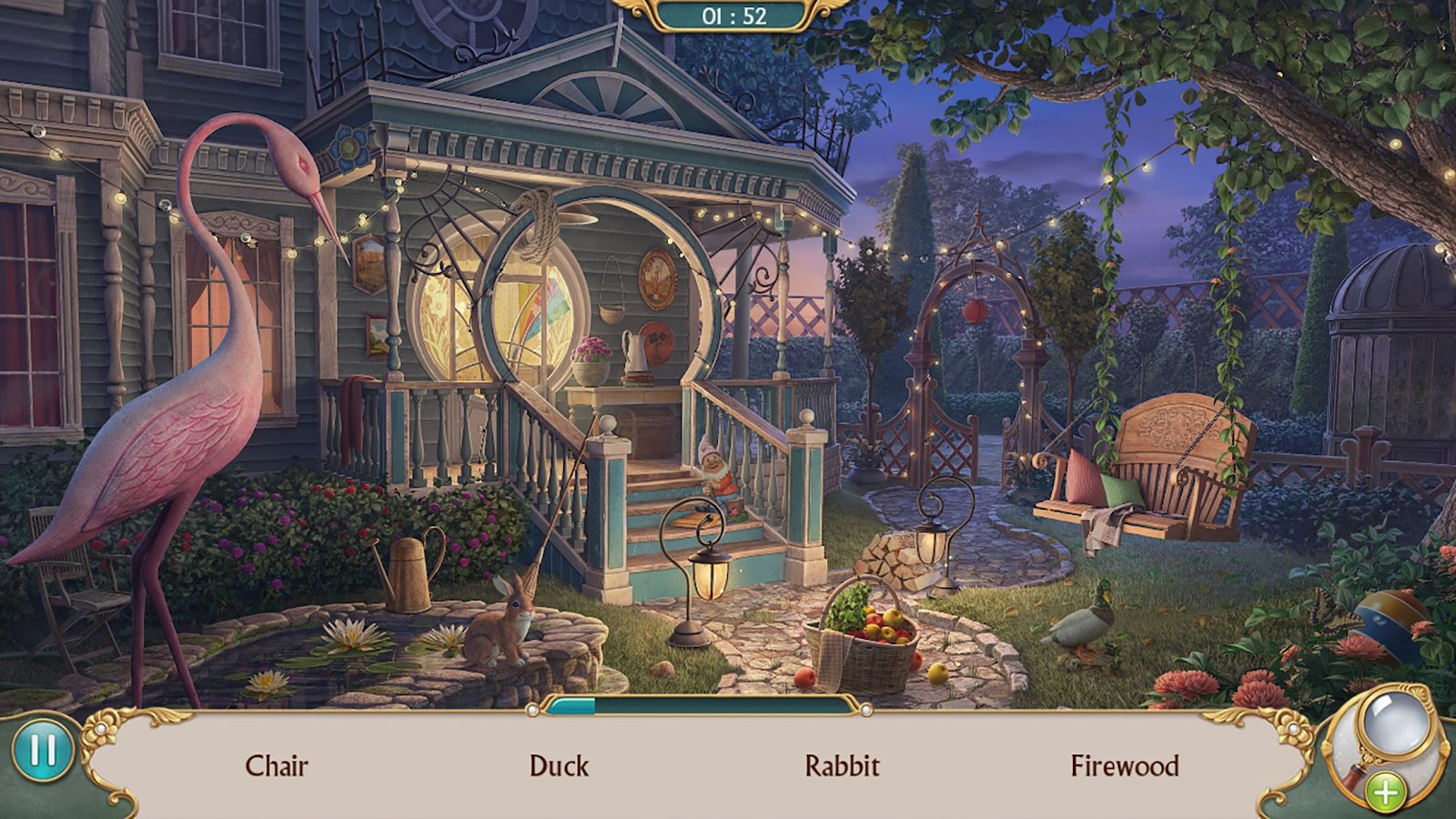Select the Duck entry in the item list
The height and width of the screenshot is (819, 1456).
(559, 766)
